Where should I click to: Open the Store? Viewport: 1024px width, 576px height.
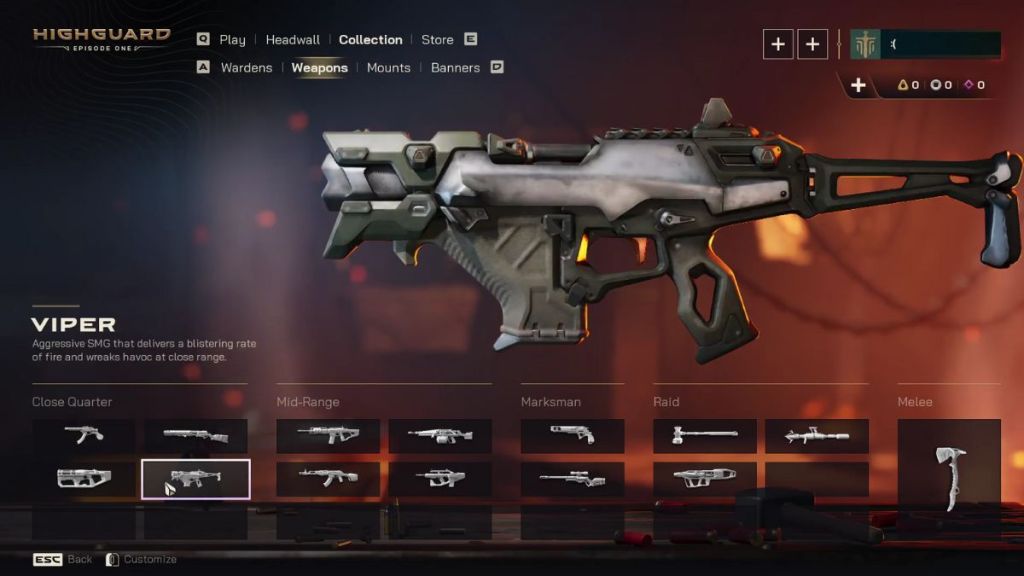tap(437, 40)
